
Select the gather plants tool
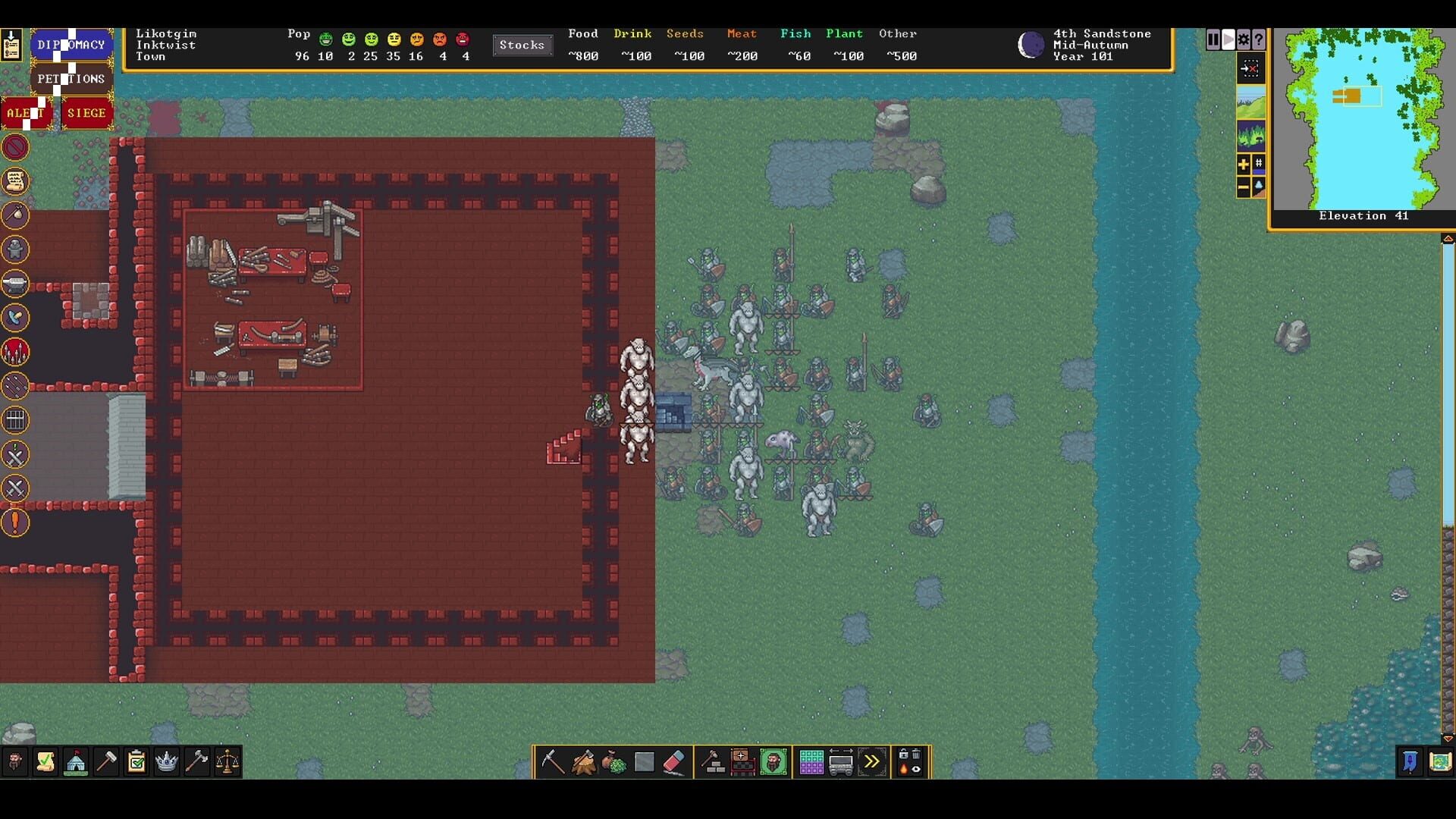point(613,762)
